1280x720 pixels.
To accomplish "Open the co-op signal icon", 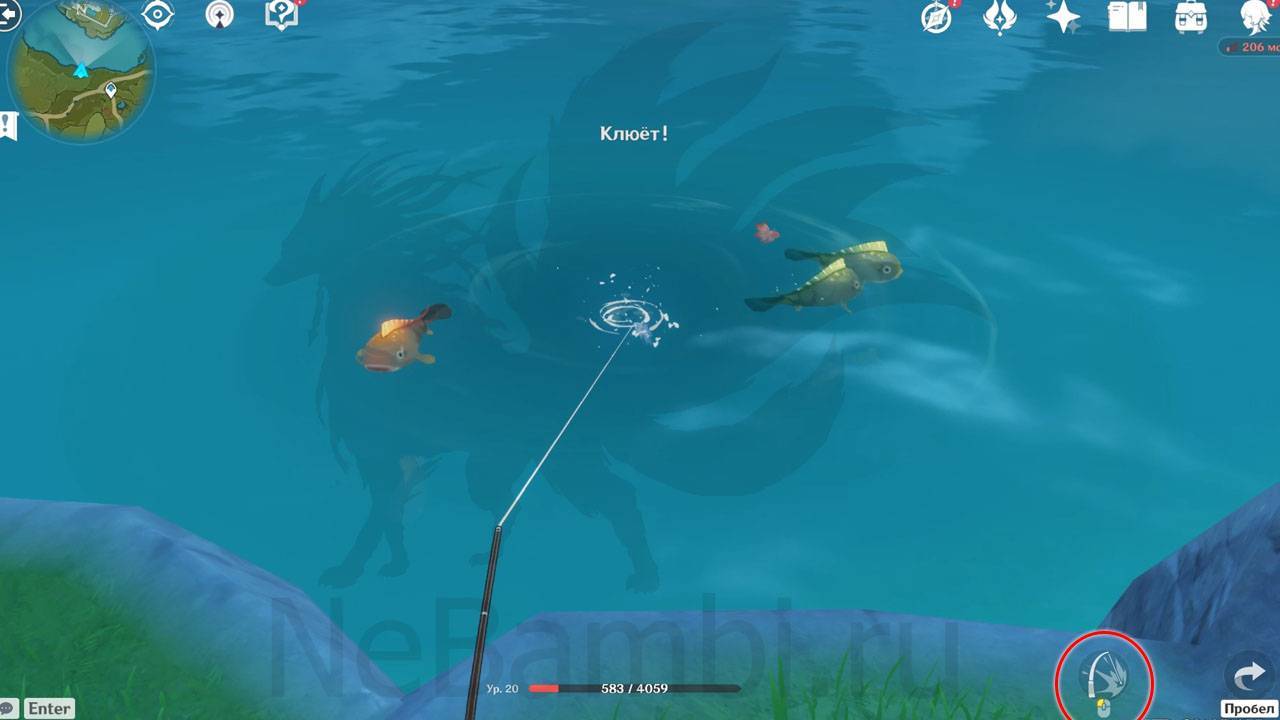I will pos(219,15).
